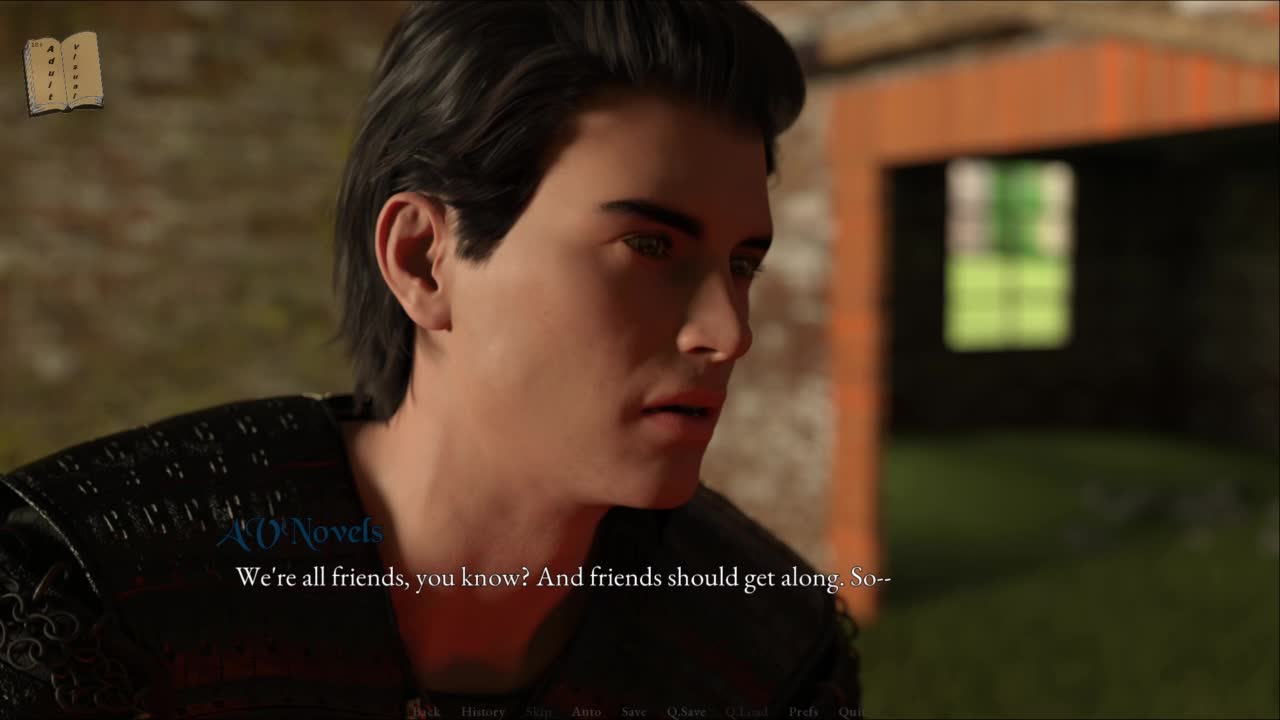Open the History log
Image resolution: width=1280 pixels, height=720 pixels.
click(483, 712)
